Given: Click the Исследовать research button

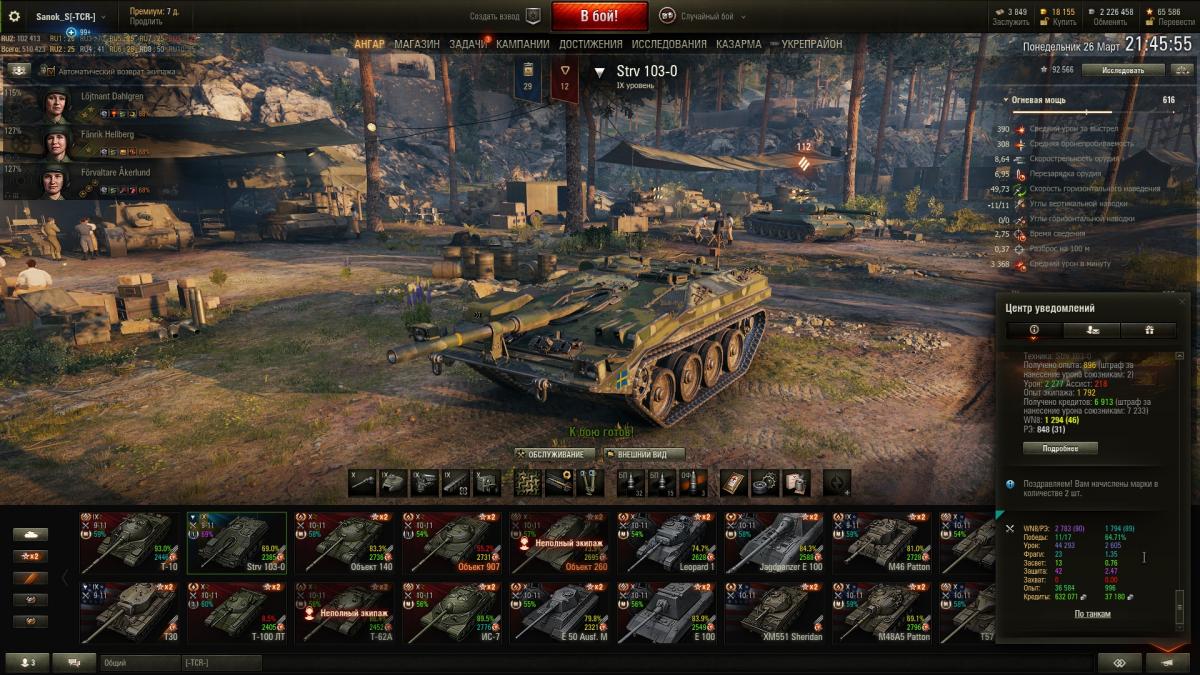Looking at the screenshot, I should [1123, 70].
